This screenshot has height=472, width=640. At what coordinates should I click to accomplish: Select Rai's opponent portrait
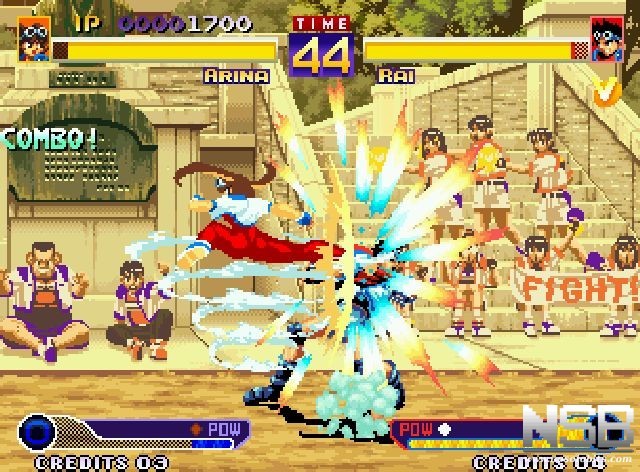pyautogui.click(x=606, y=39)
